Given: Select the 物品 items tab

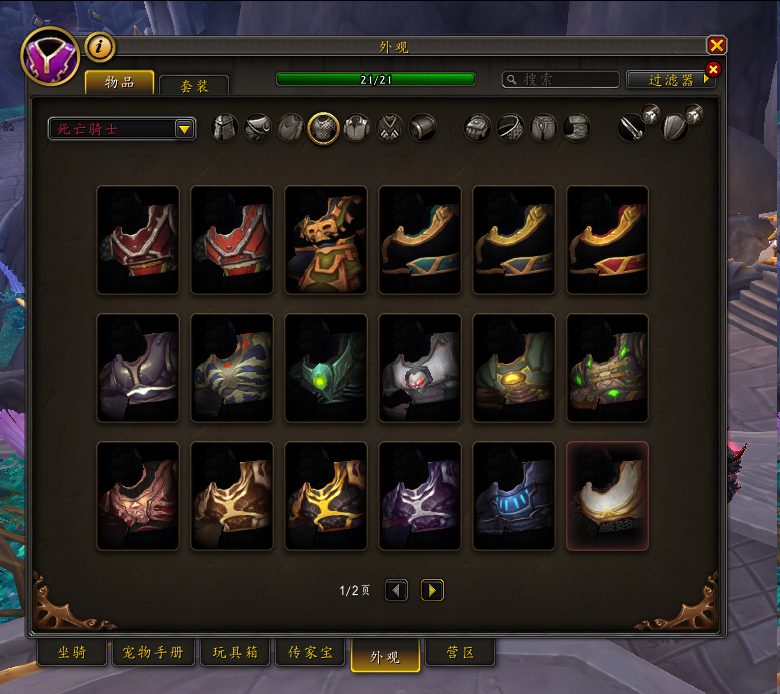Looking at the screenshot, I should 119,82.
